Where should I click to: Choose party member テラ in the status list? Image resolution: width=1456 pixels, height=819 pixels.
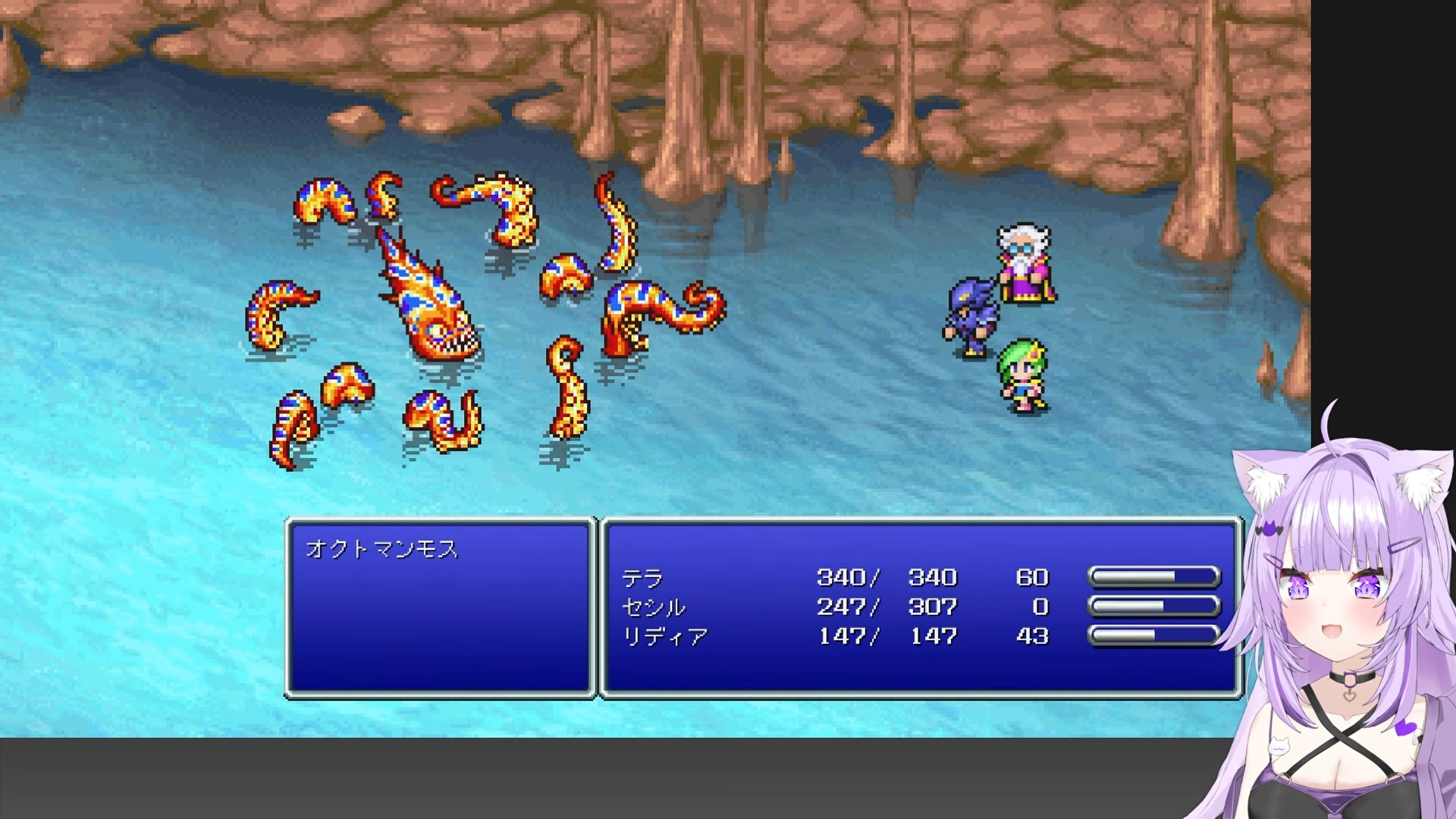tap(642, 579)
